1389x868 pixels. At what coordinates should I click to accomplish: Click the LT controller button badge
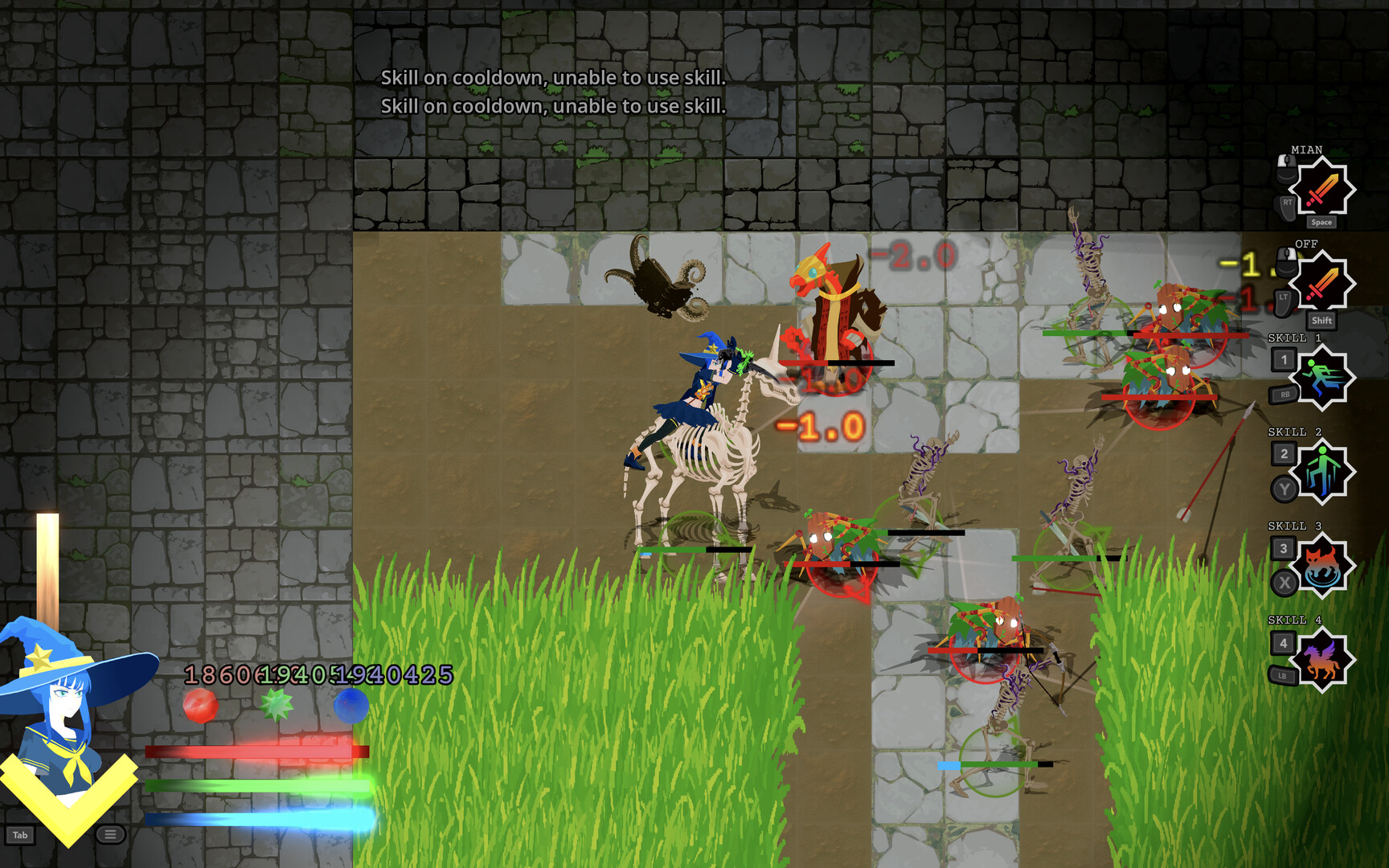point(1285,297)
